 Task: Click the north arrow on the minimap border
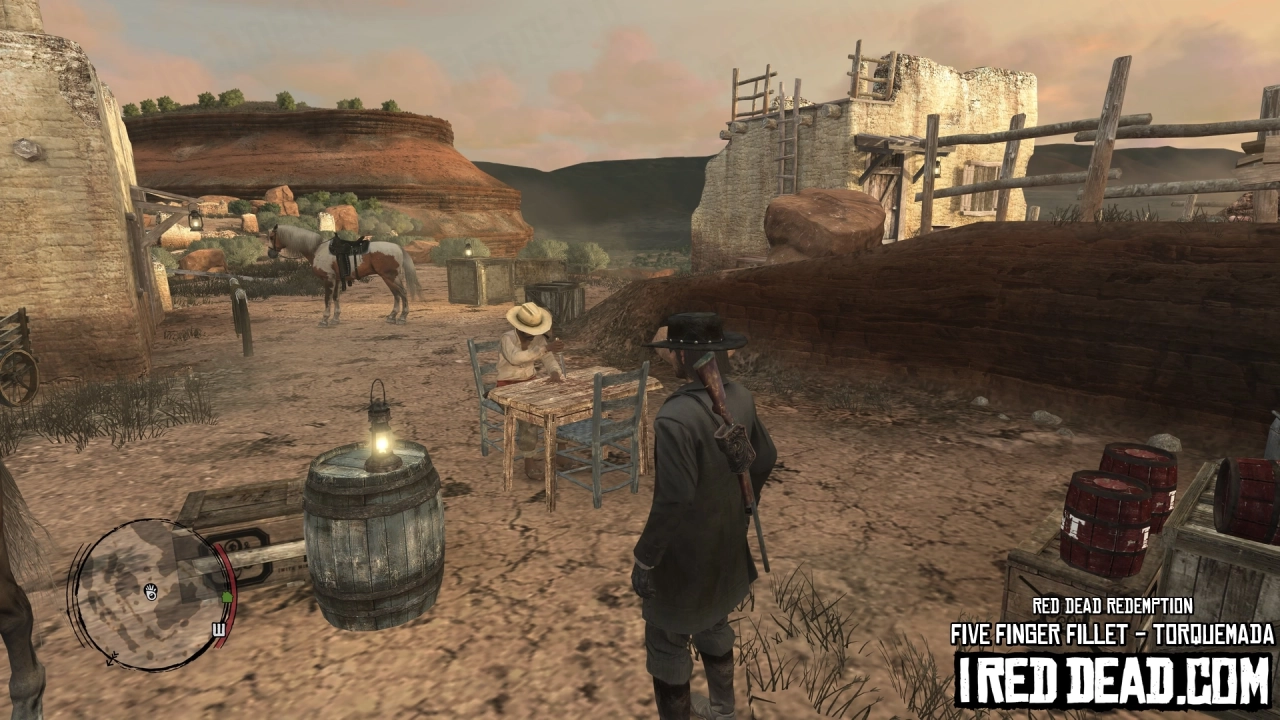110,659
